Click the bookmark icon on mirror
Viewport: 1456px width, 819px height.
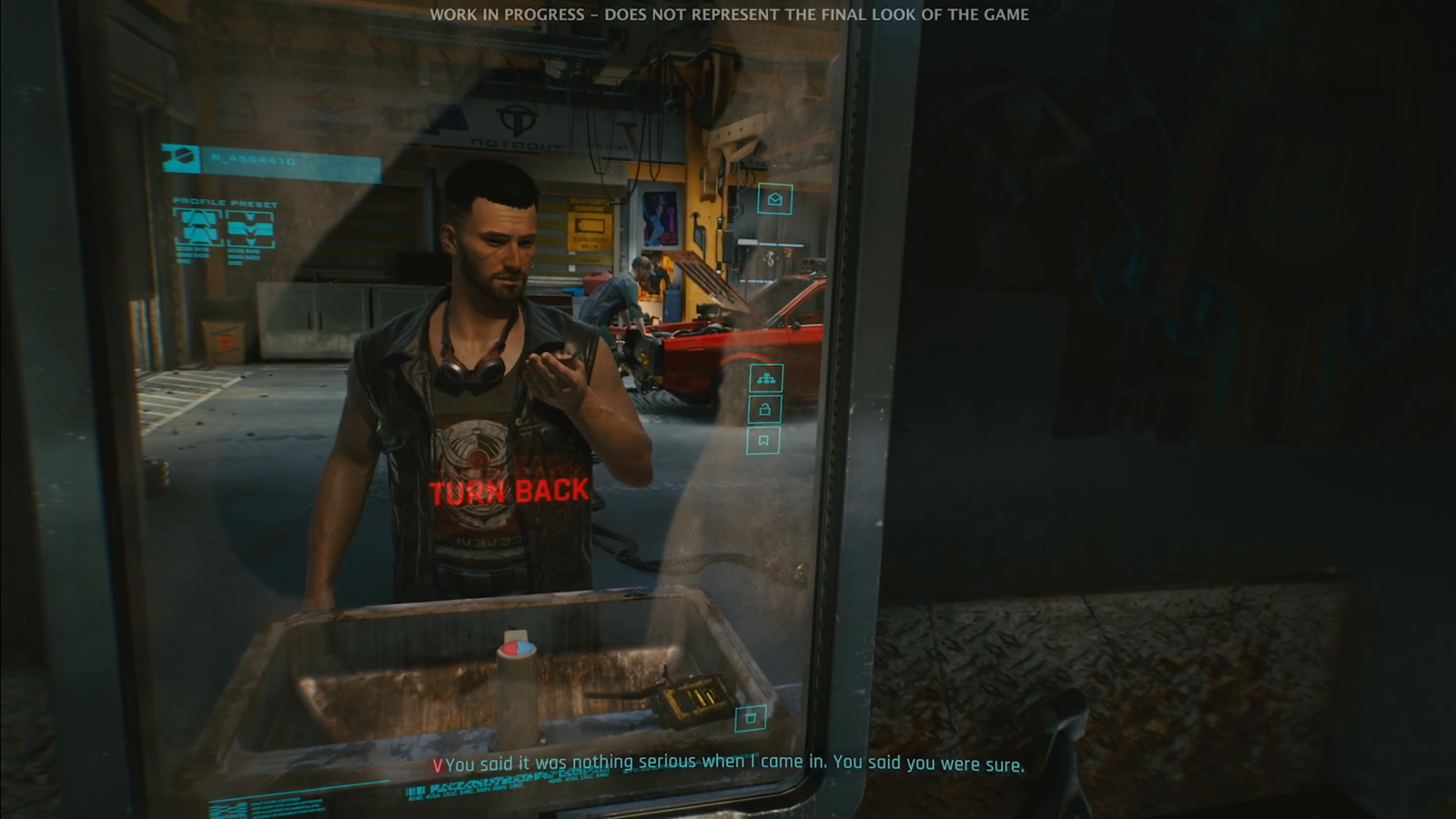pyautogui.click(x=763, y=441)
